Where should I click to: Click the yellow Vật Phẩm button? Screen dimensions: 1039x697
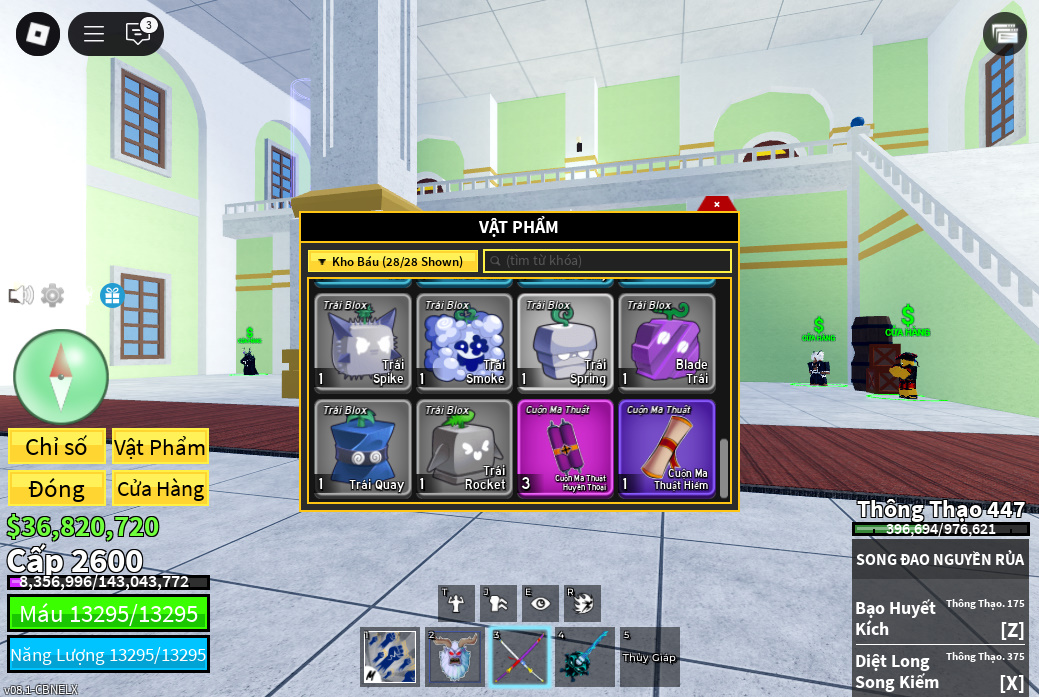coord(160,447)
